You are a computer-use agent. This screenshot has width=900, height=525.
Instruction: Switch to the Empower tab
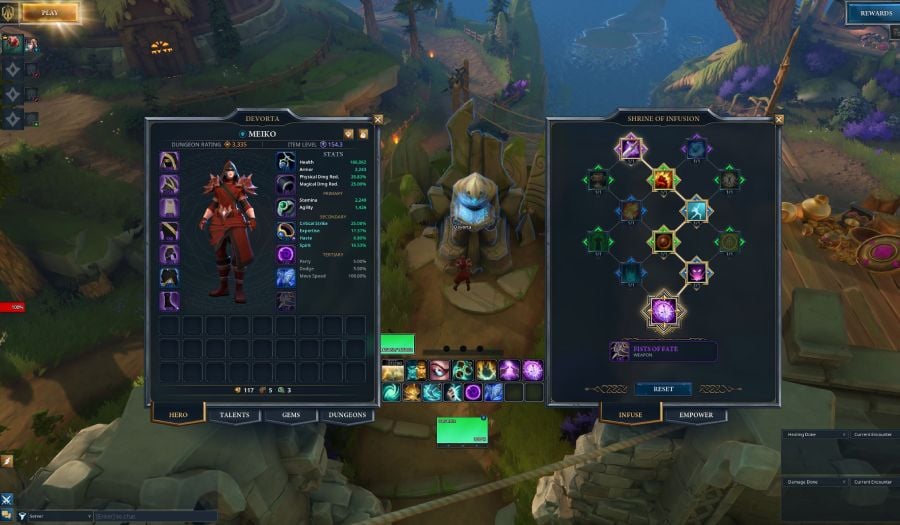[696, 415]
